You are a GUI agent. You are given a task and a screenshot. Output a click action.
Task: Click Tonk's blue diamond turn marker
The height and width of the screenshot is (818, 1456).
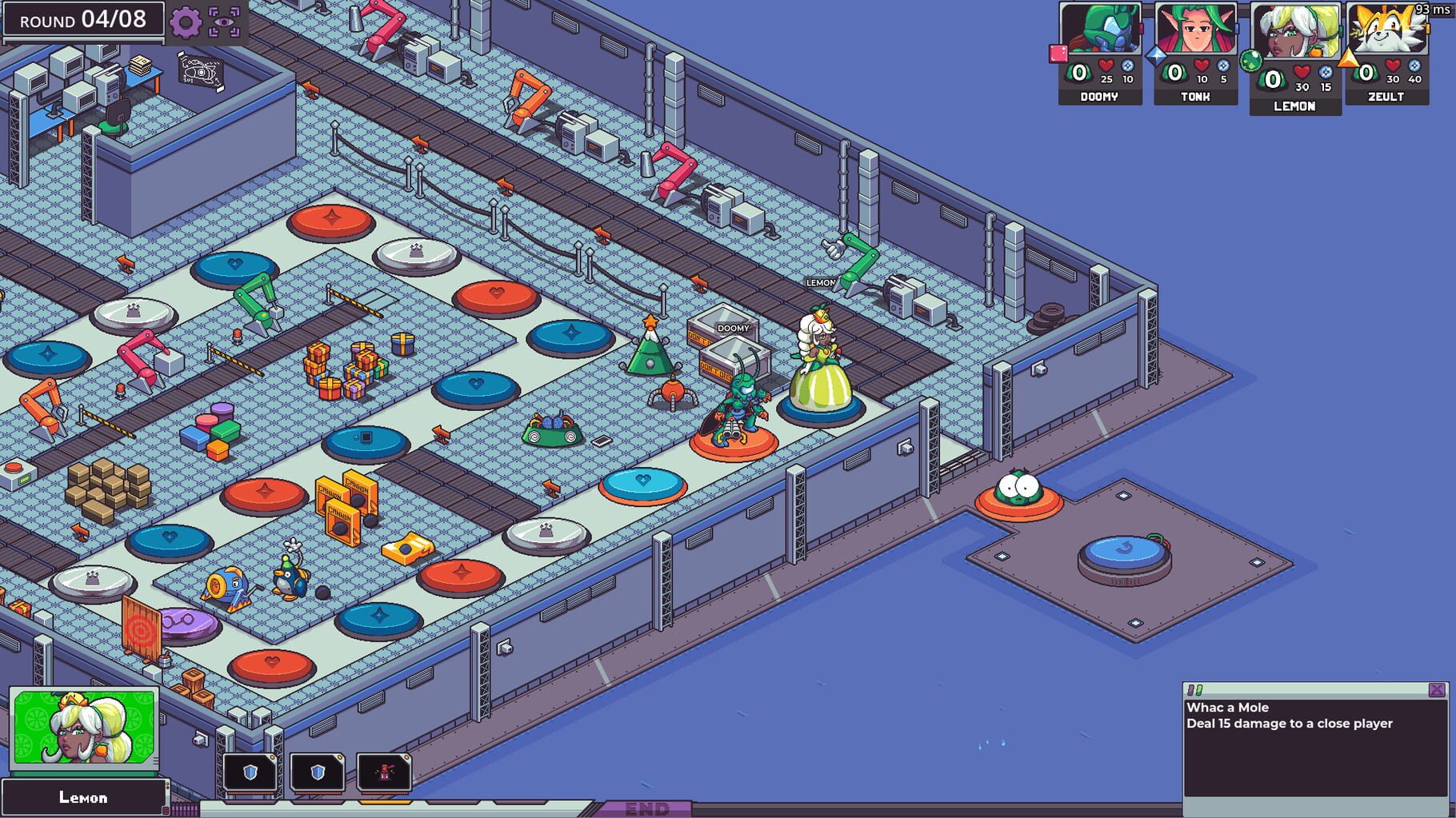coord(1156,57)
